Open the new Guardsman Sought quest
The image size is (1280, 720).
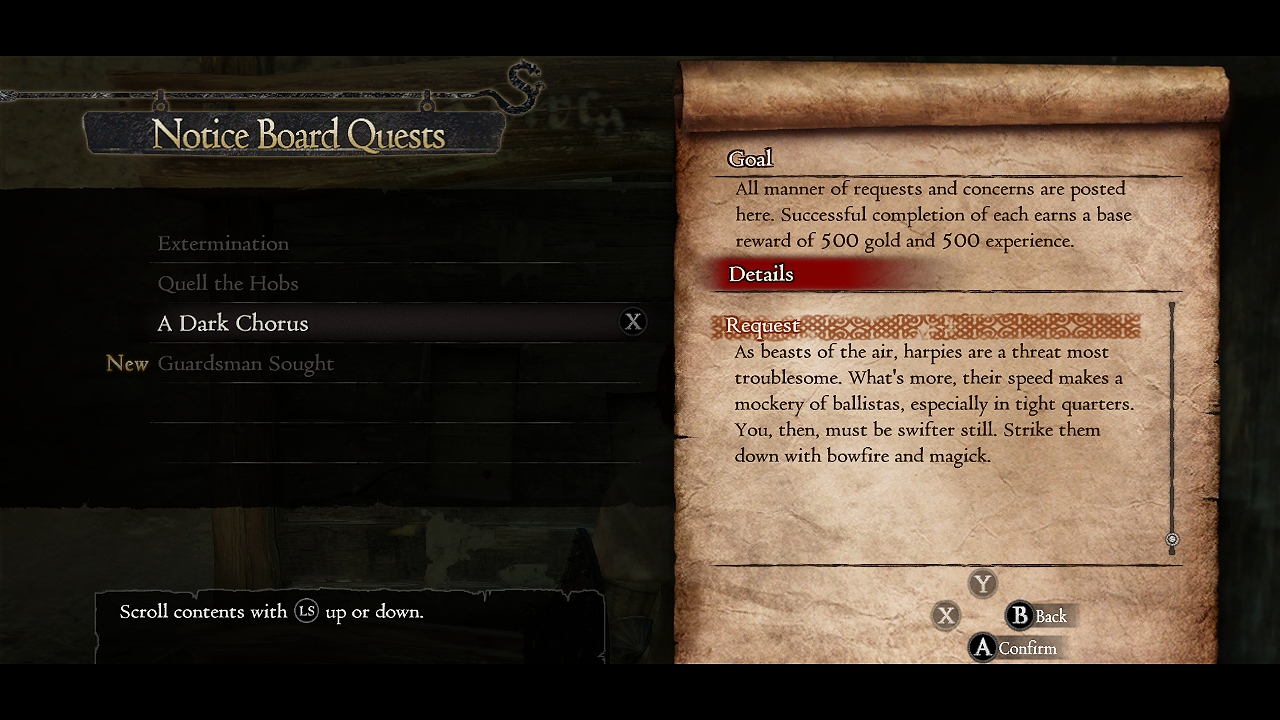tap(246, 364)
